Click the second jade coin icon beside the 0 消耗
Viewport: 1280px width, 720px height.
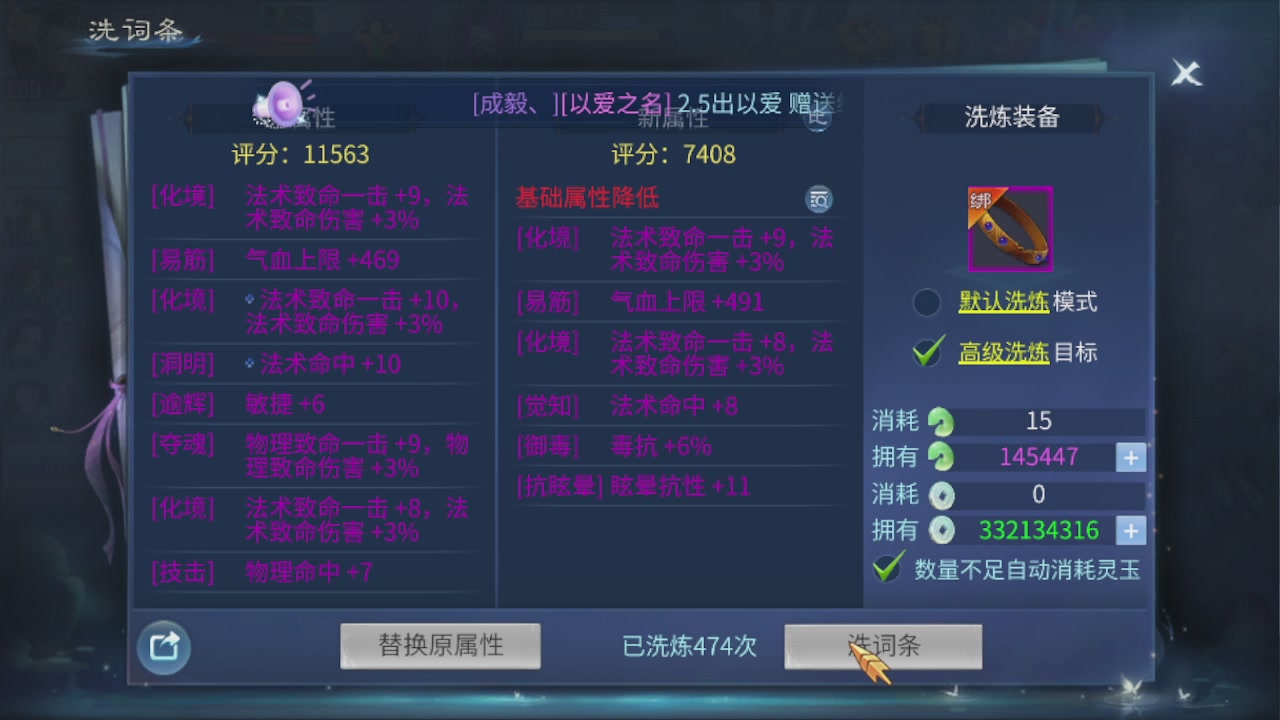[940, 495]
